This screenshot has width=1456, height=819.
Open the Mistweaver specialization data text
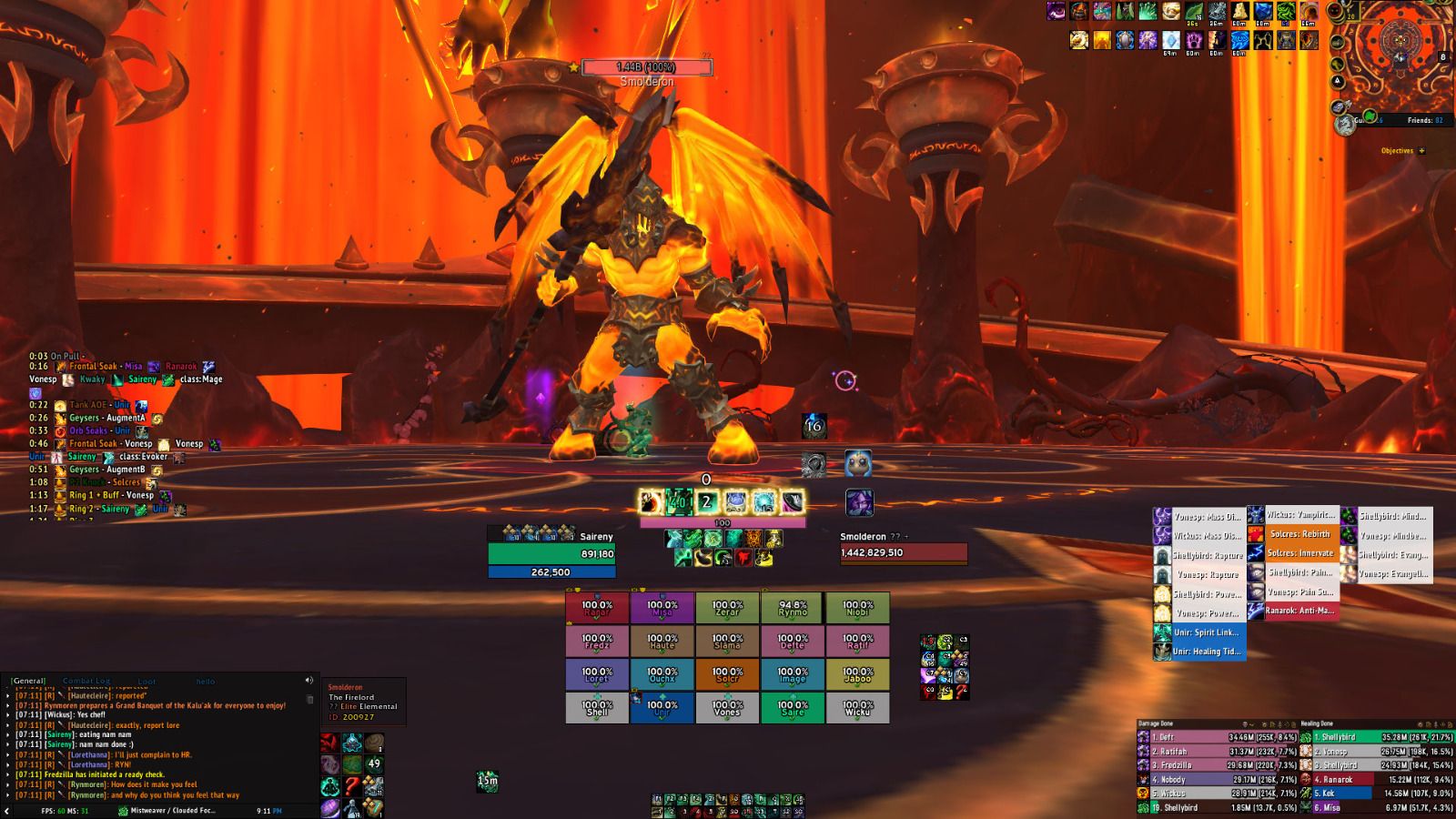[172, 811]
